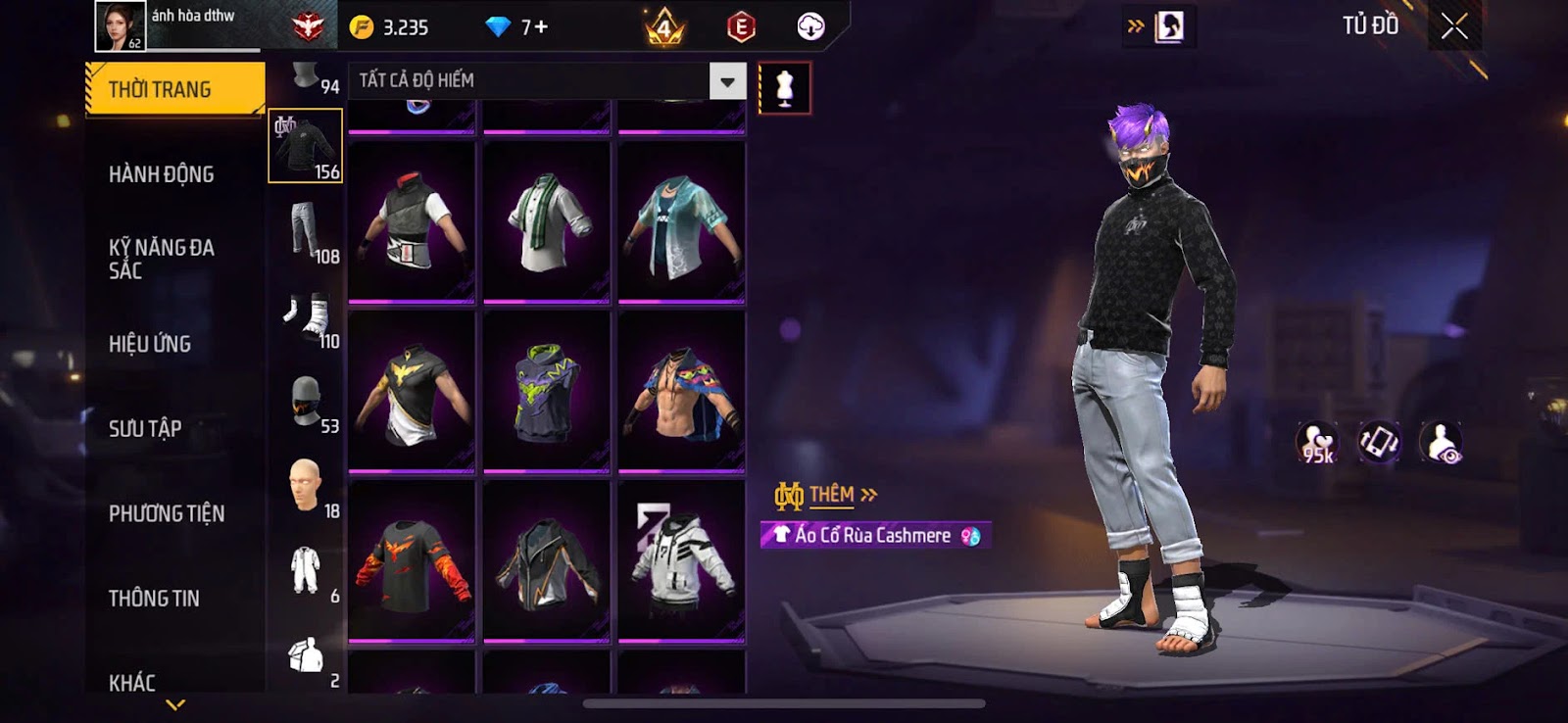
Task: Switch to the Hành Động tab
Action: click(162, 174)
